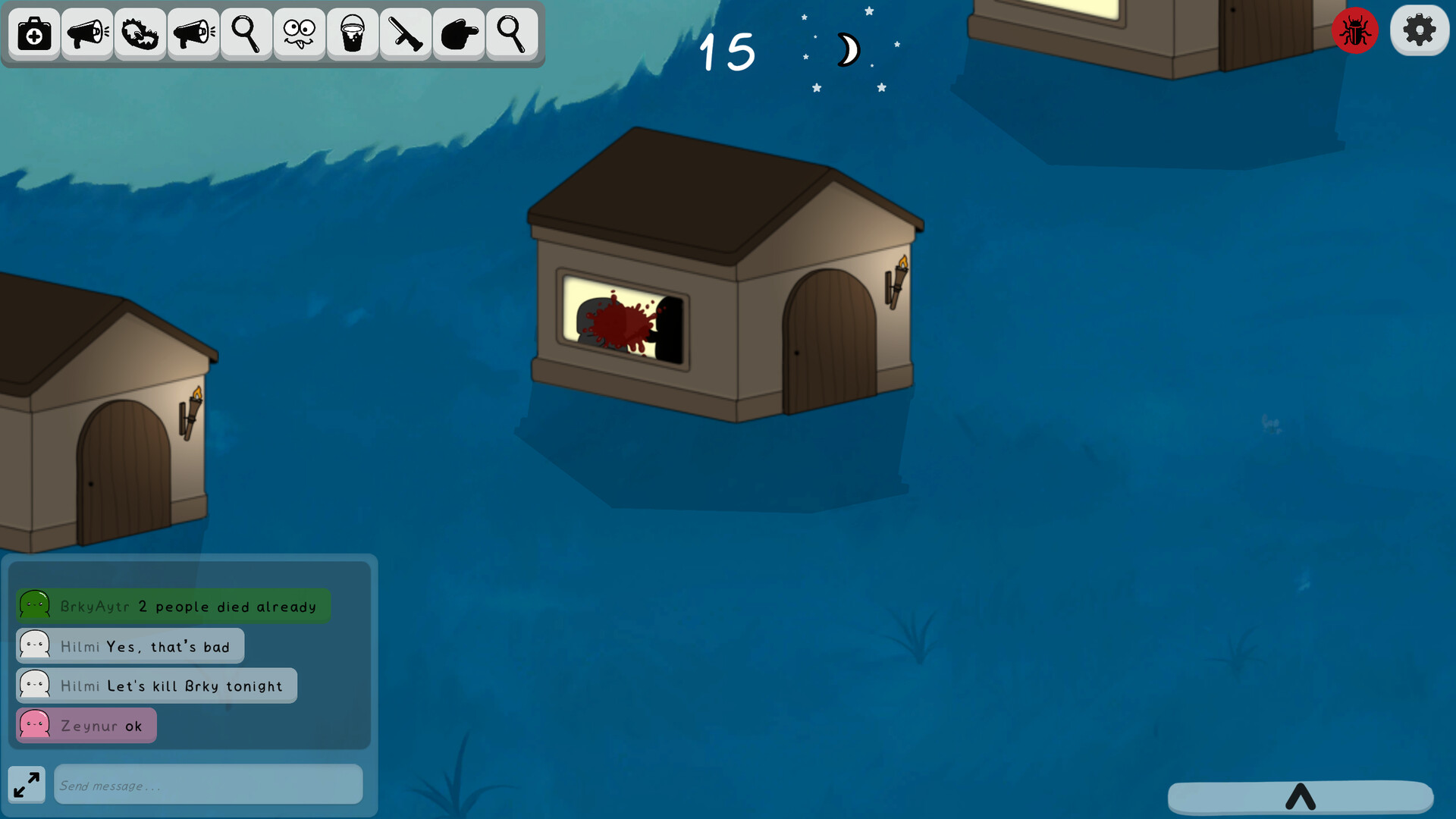The width and height of the screenshot is (1456, 819).
Task: Open the bottom panel with the up arrow
Action: coord(1300,797)
